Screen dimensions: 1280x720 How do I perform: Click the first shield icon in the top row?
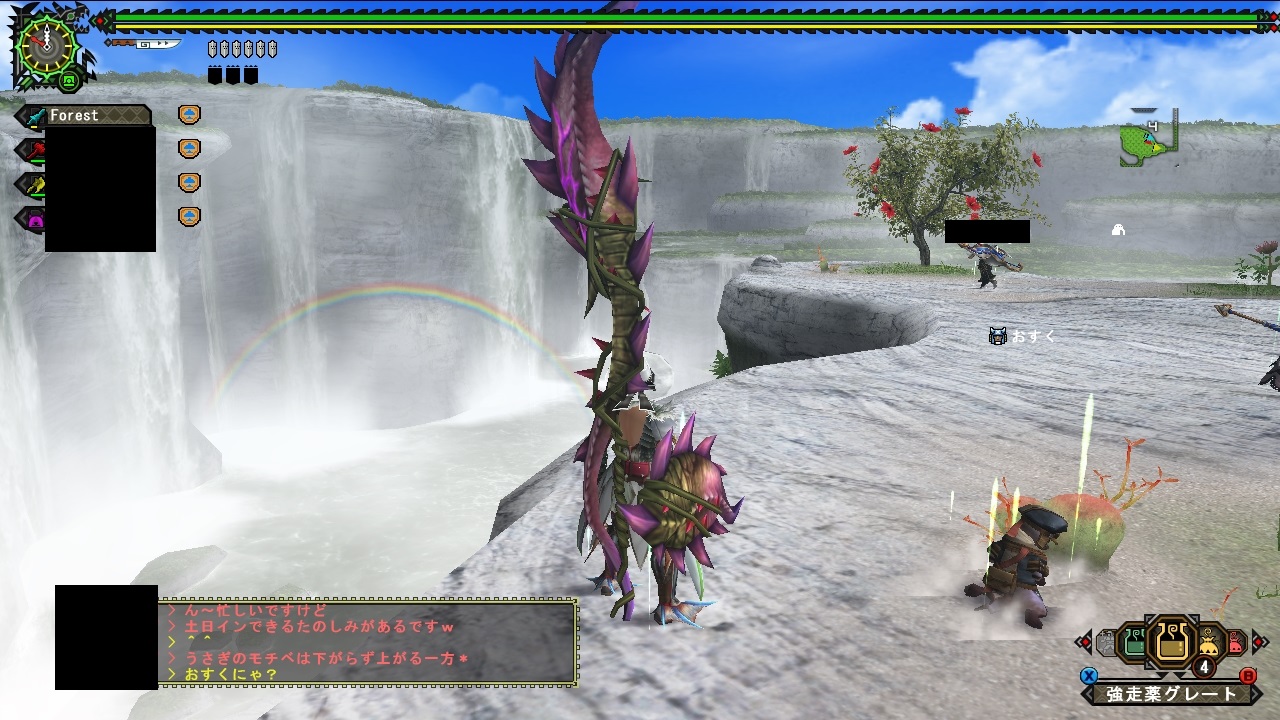(x=212, y=47)
